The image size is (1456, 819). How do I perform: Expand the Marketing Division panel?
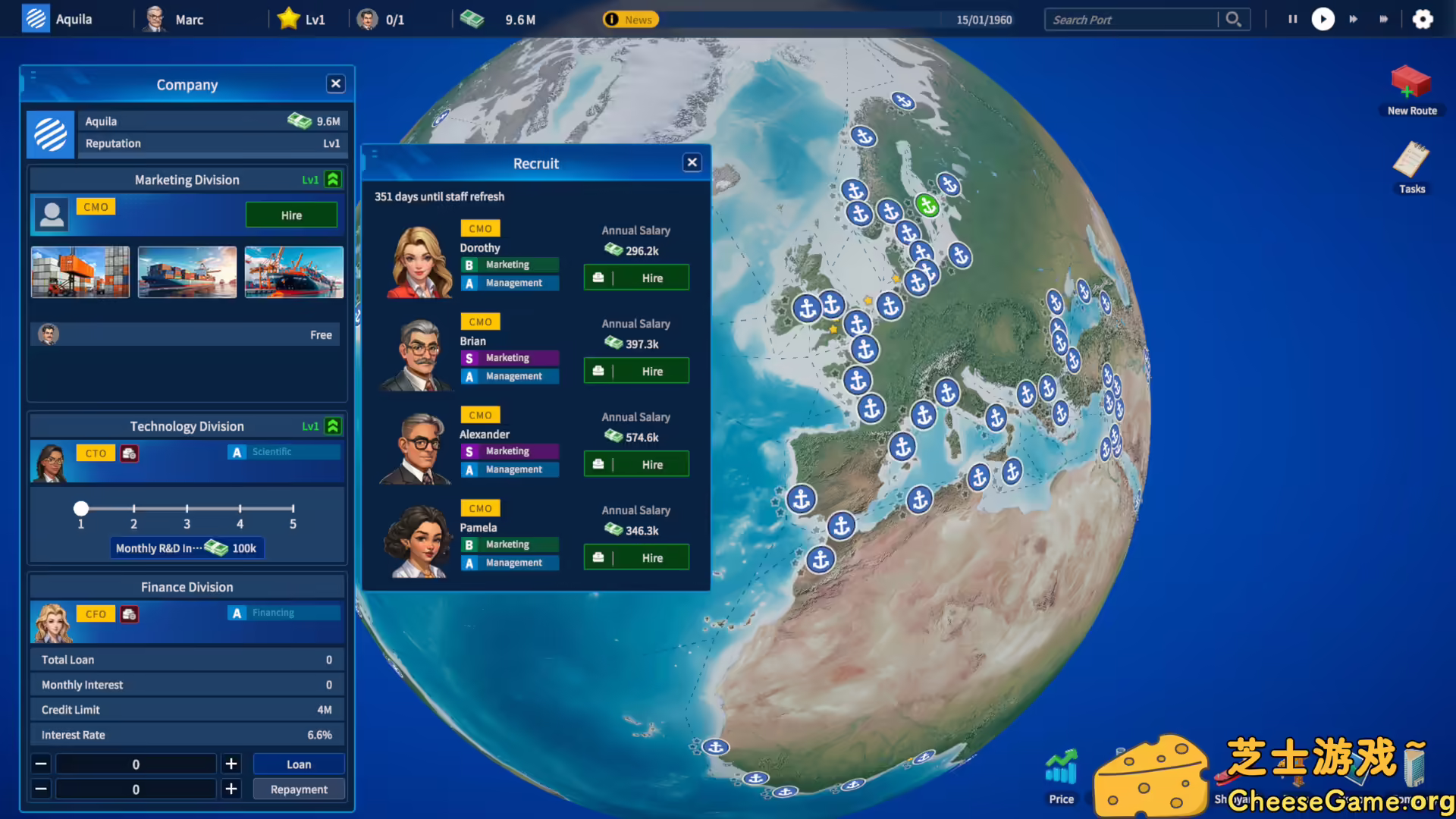click(332, 180)
